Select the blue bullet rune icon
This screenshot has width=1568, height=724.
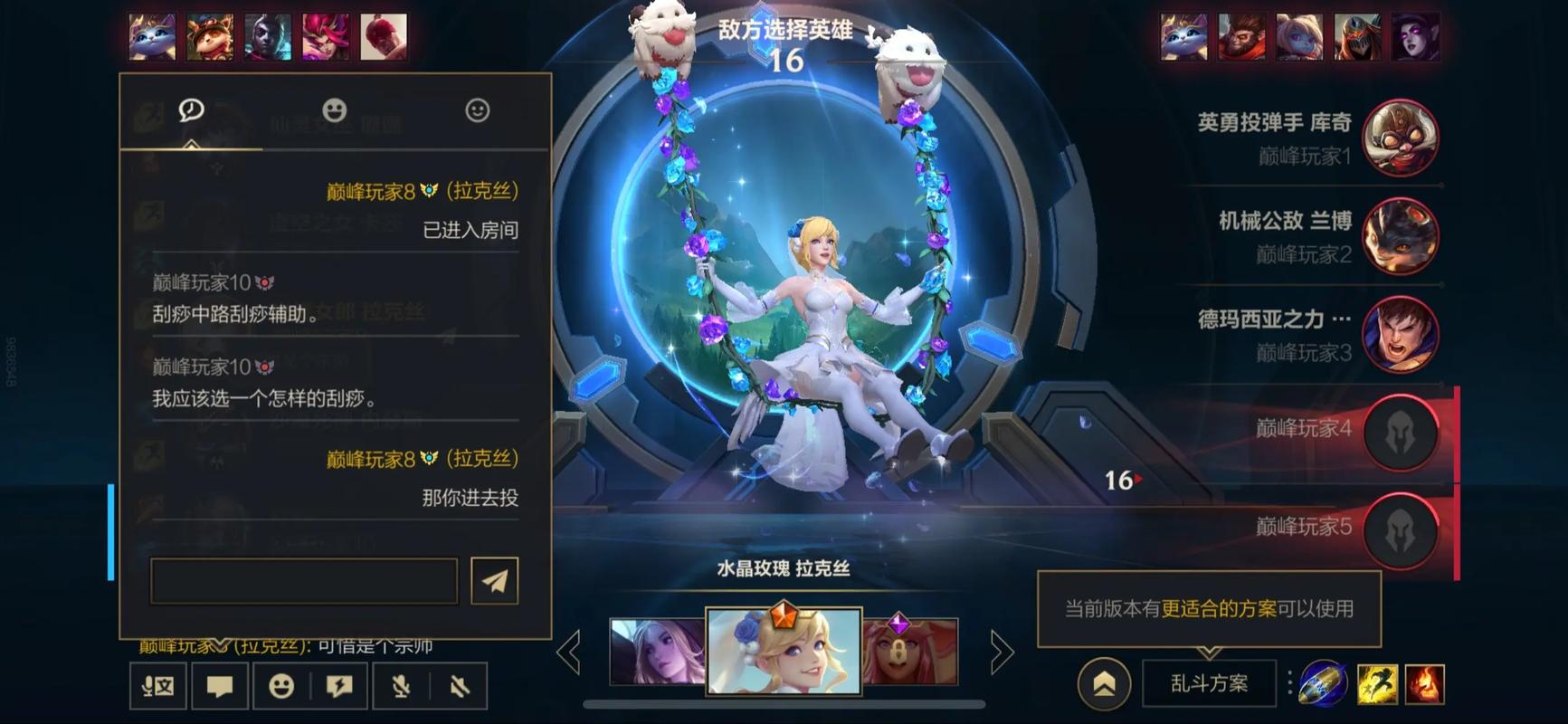(x=1322, y=684)
